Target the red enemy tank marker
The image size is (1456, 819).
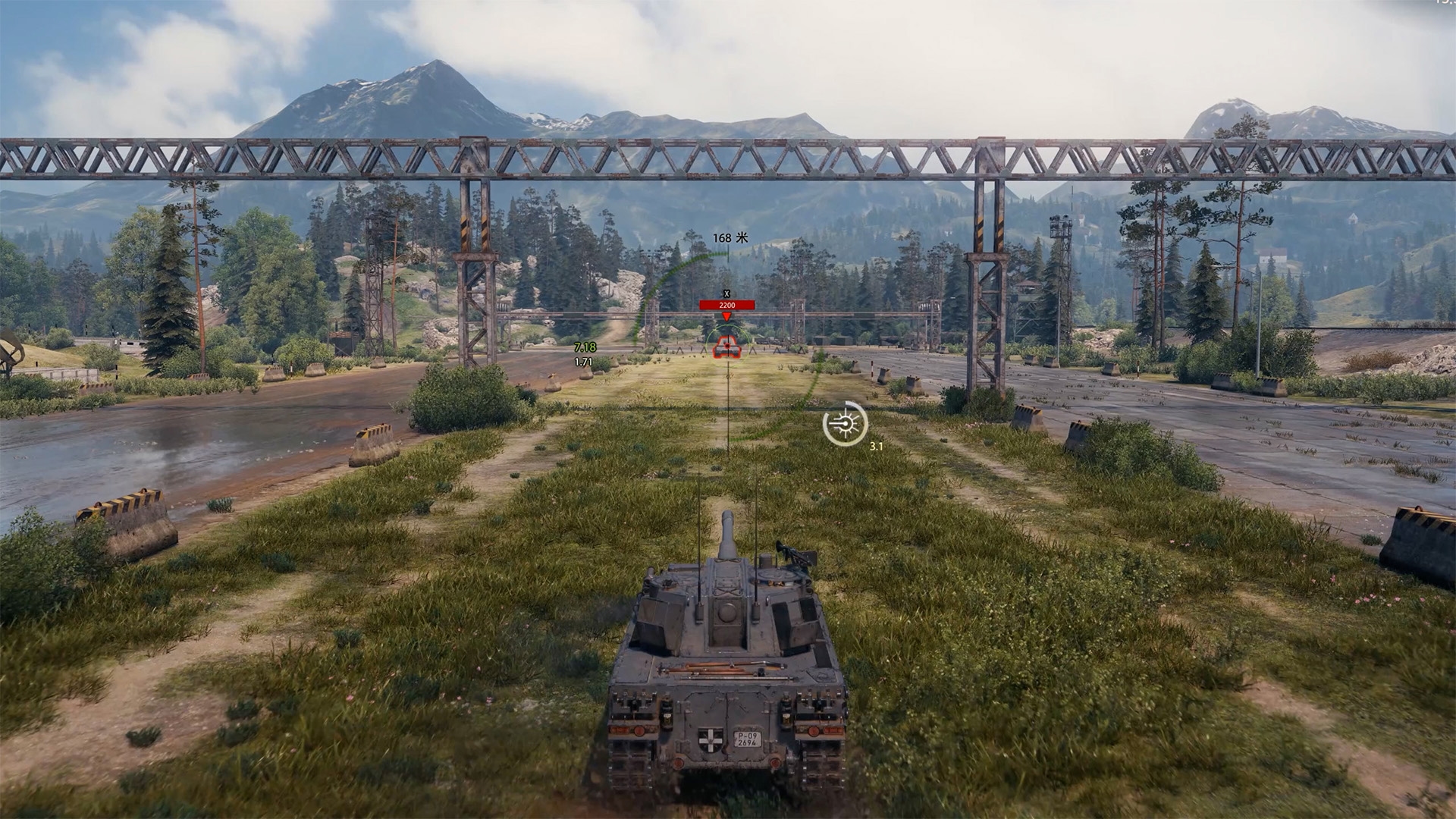point(726,347)
